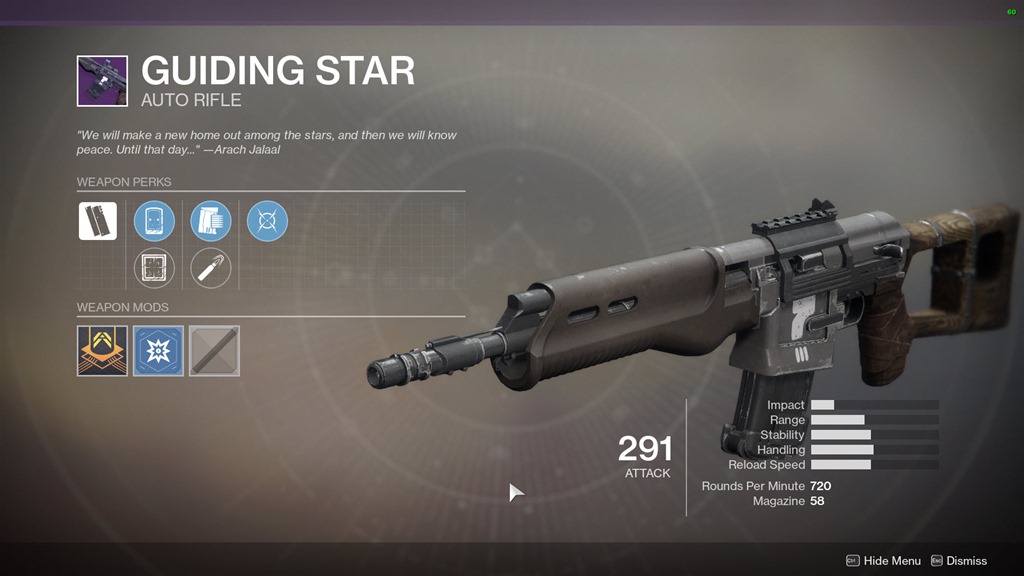Select the white square intrinsic frame perk

click(98, 221)
